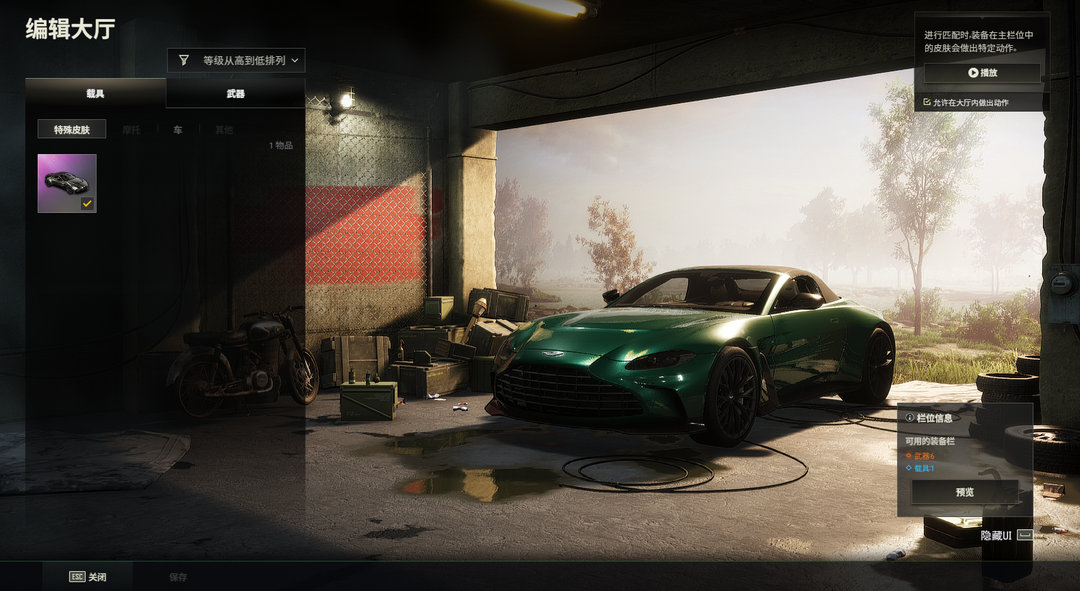Toggle the 允许在大厅内做出动作 checkbox

coord(927,102)
